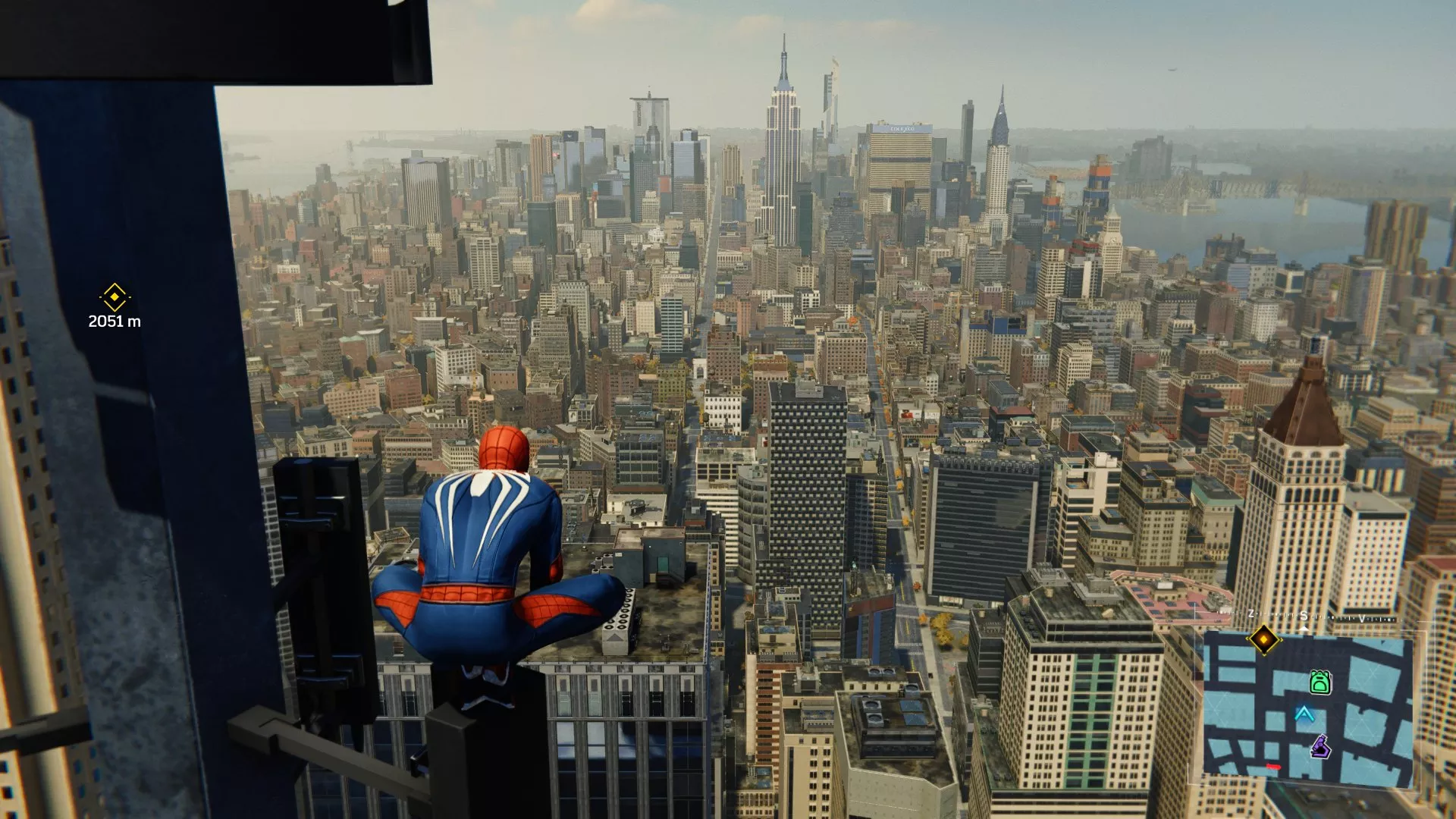The width and height of the screenshot is (1456, 819).
Task: Click the compass letter S above the minimap
Action: click(x=1304, y=617)
